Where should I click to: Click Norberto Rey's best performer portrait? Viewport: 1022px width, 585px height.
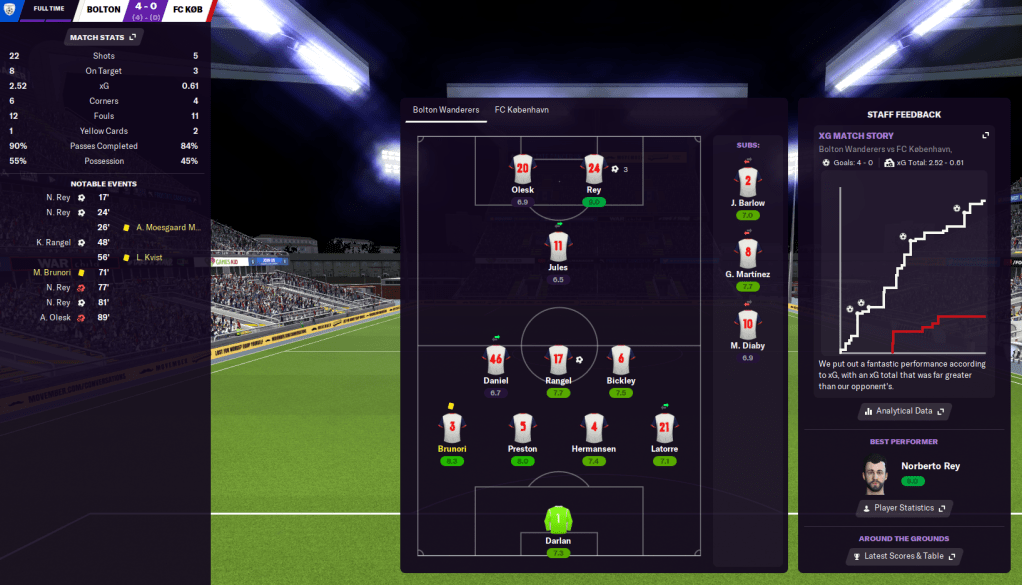click(x=875, y=473)
